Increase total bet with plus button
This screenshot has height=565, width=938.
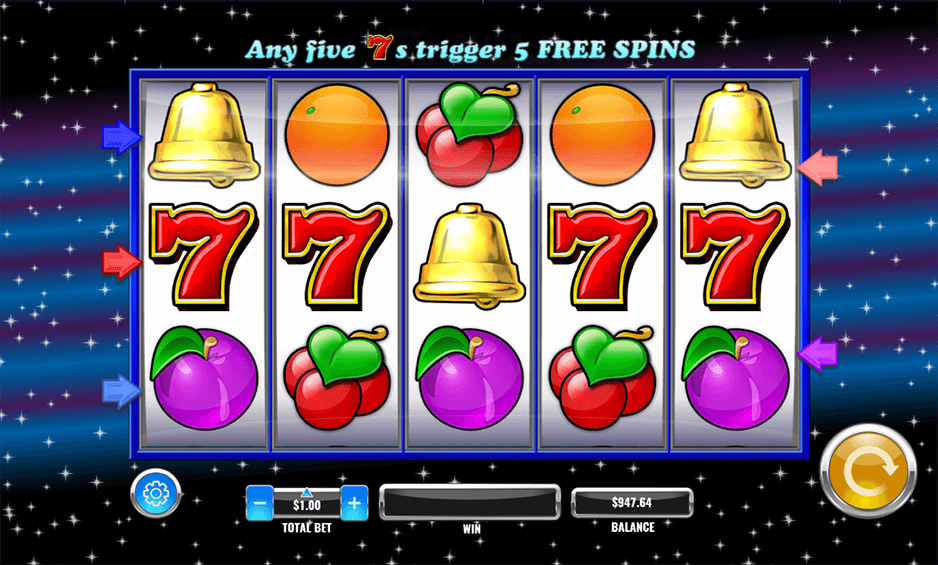click(x=354, y=502)
